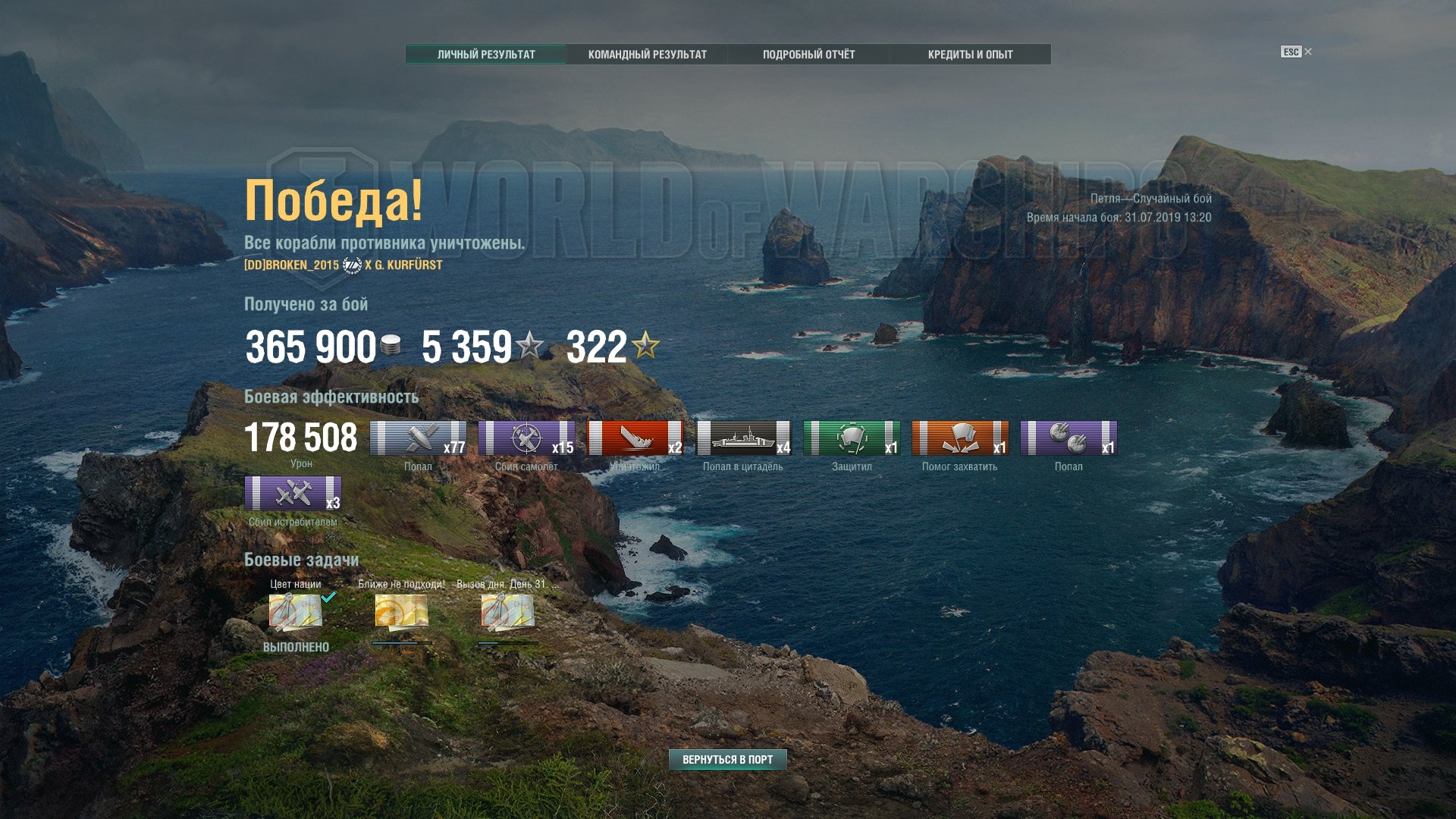
Task: Click the x15 aircraft shot down ribbon
Action: click(526, 438)
